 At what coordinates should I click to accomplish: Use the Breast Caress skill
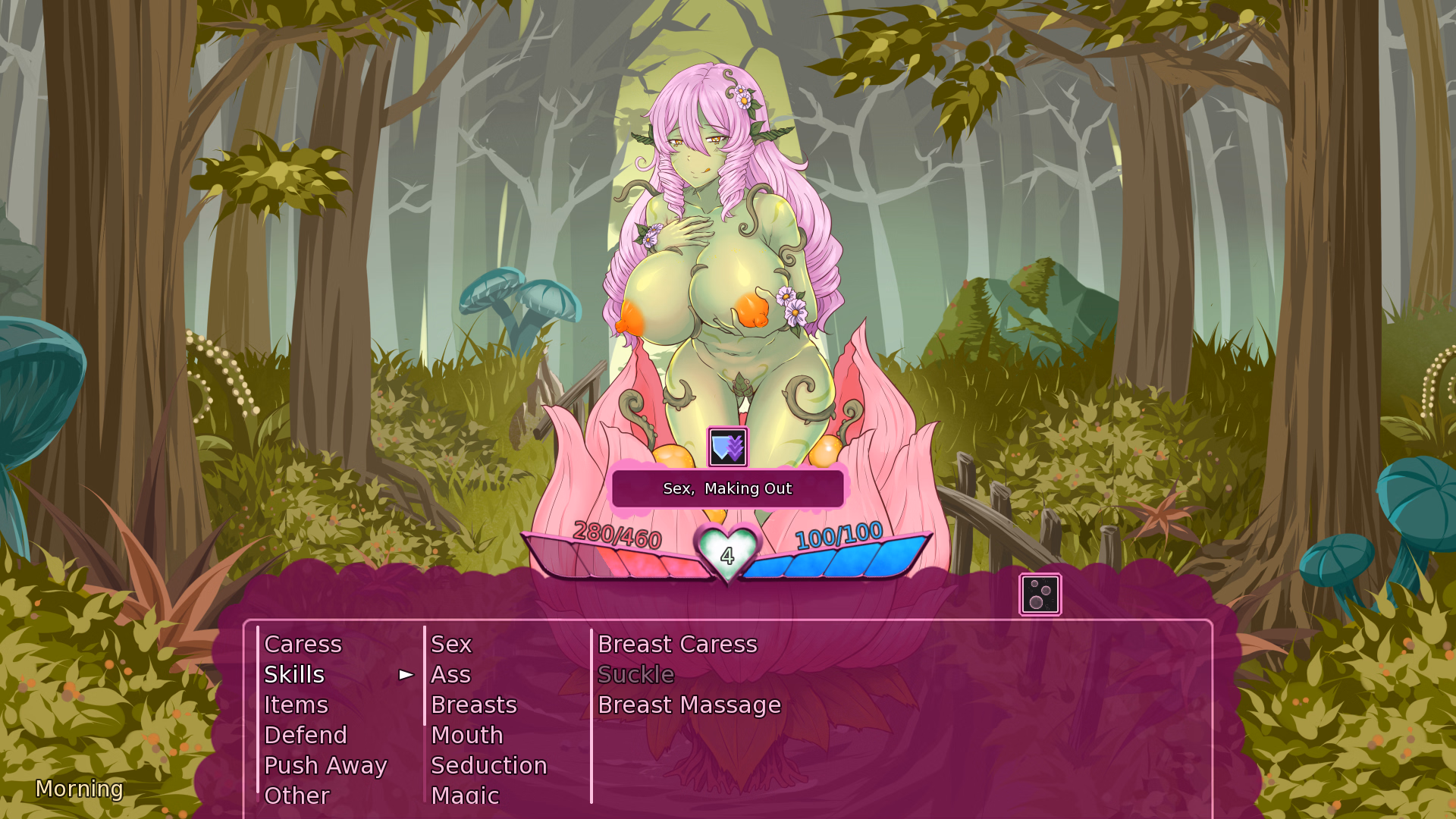coord(676,644)
